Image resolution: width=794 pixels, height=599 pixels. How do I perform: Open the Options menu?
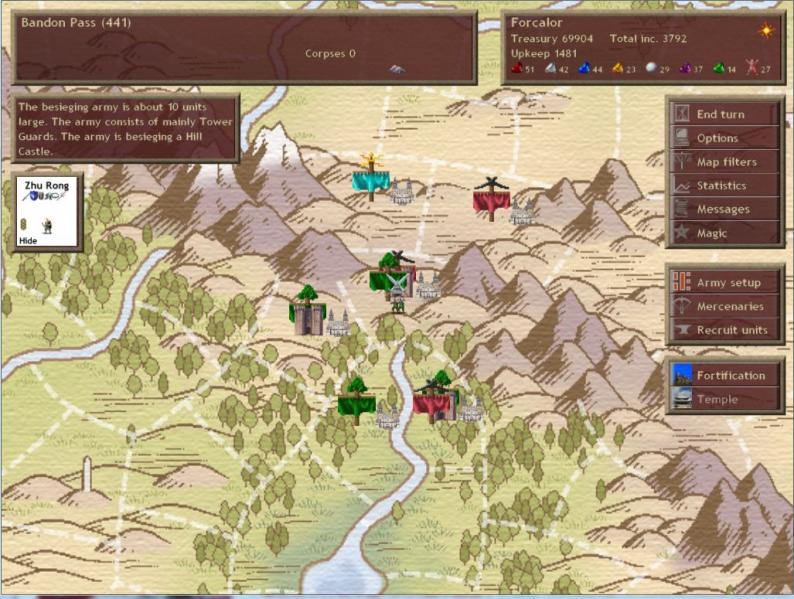pos(724,138)
